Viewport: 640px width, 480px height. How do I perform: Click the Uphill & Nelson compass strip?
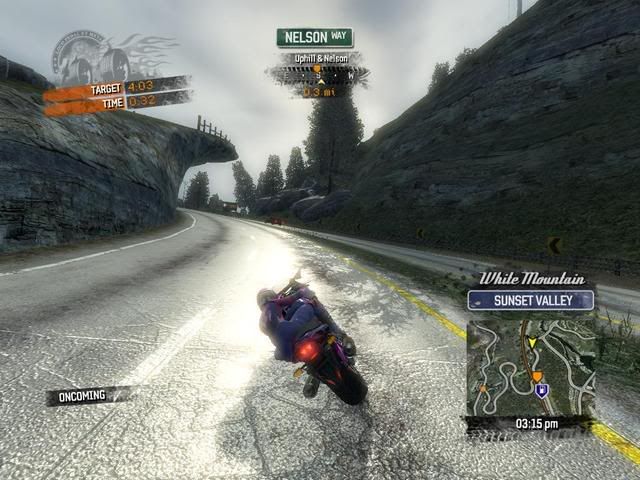(x=317, y=73)
